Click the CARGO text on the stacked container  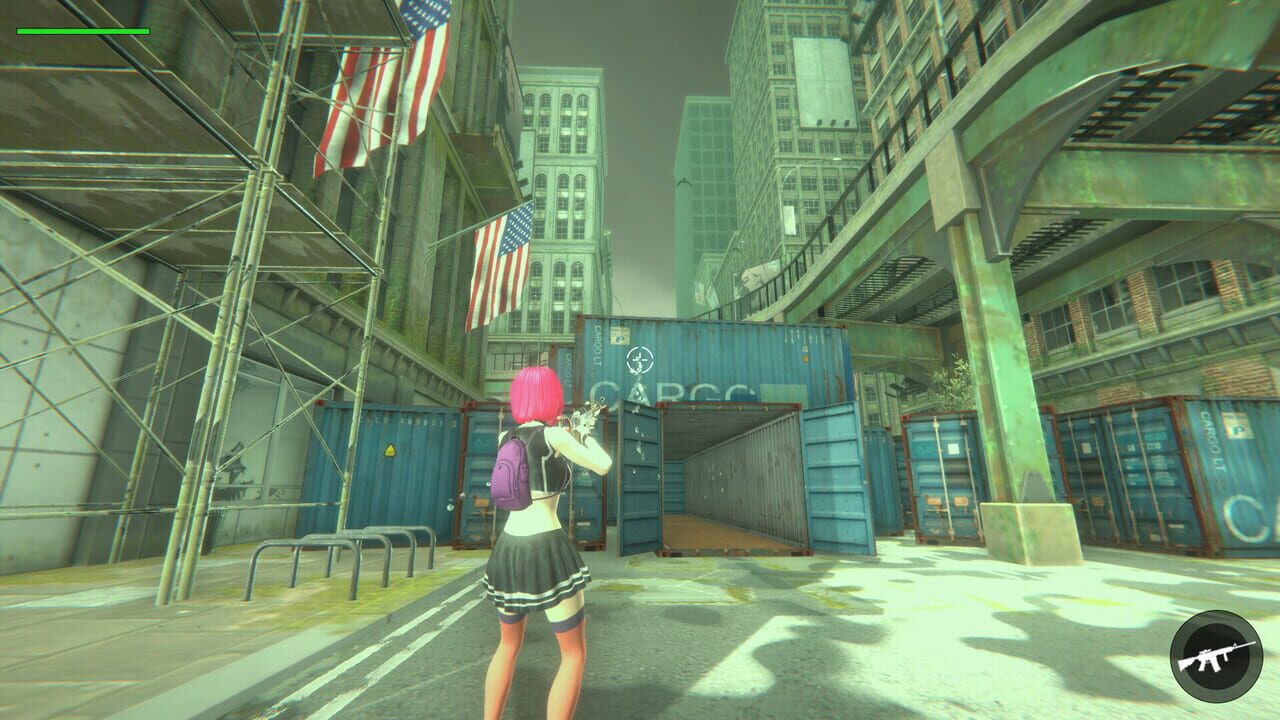[x=673, y=390]
